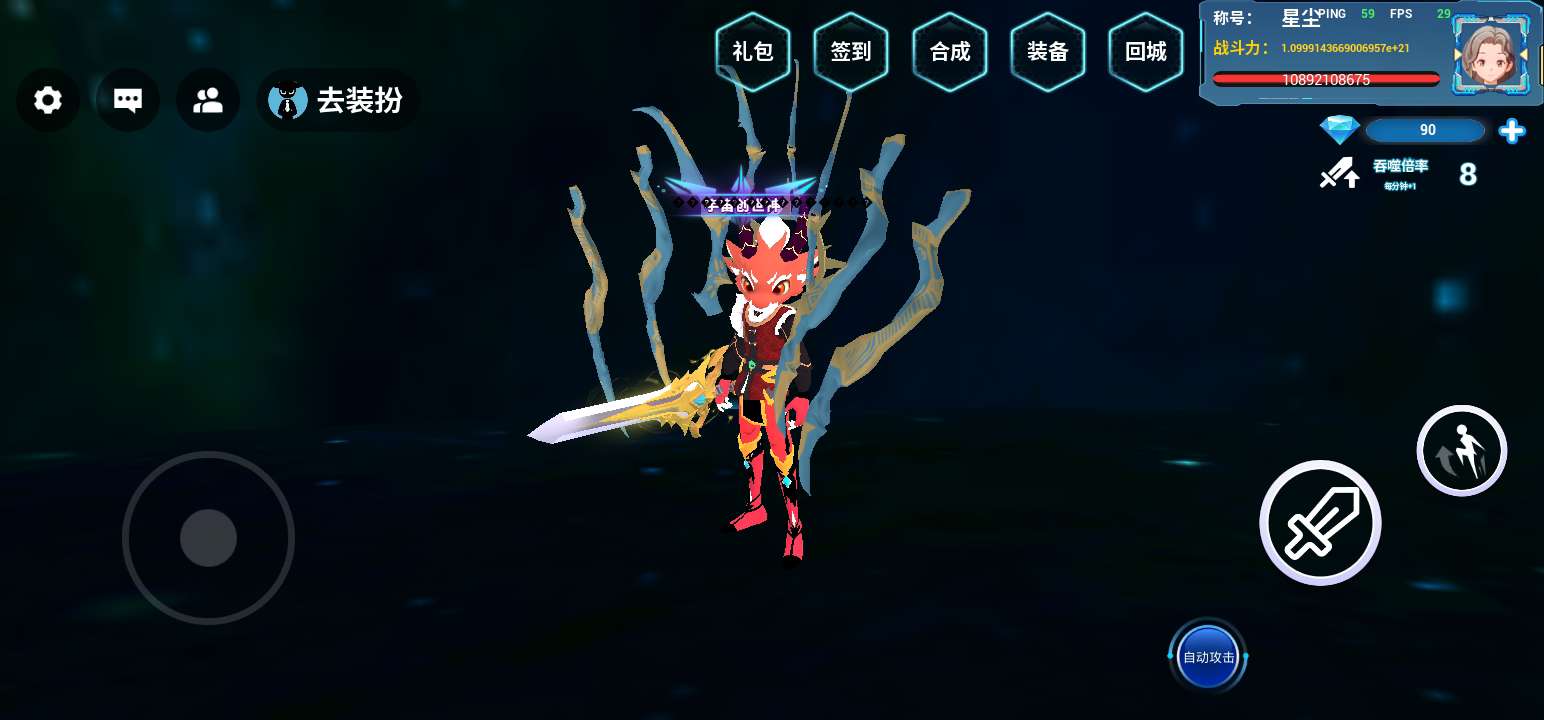1544x720 pixels.
Task: Tap the sword attack button
Action: (1320, 523)
